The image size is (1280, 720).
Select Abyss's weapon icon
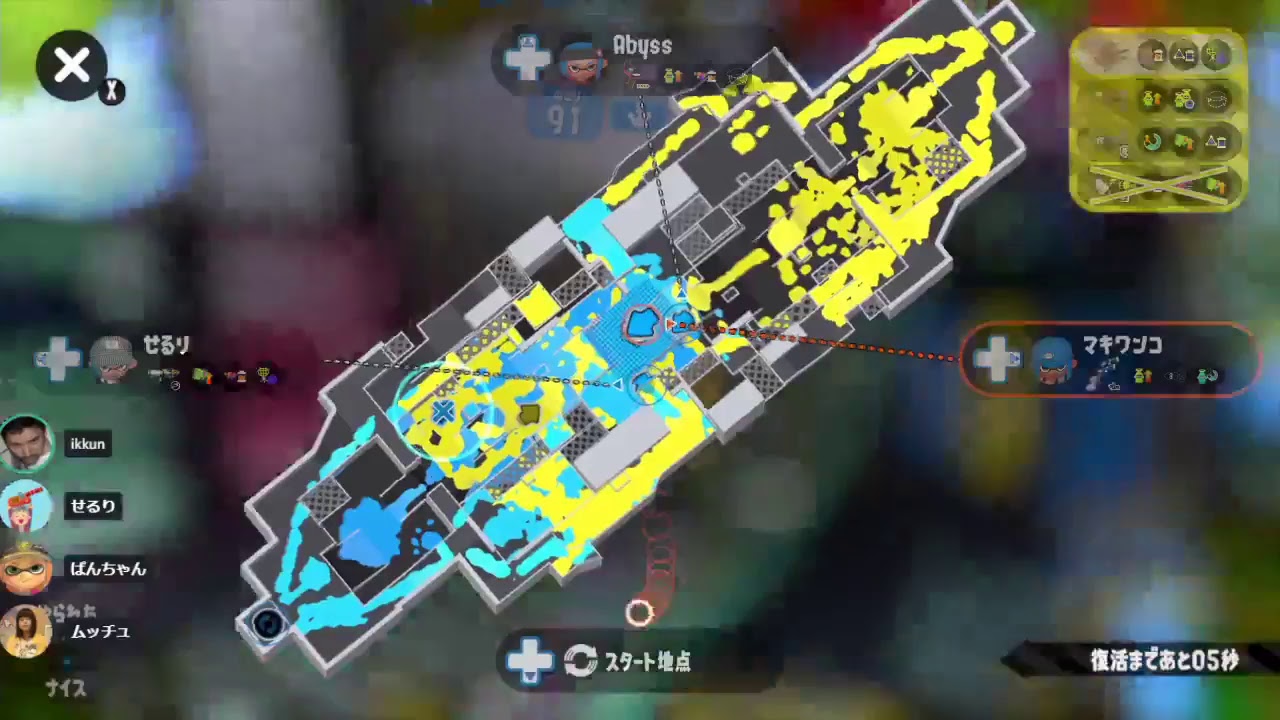pyautogui.click(x=635, y=76)
